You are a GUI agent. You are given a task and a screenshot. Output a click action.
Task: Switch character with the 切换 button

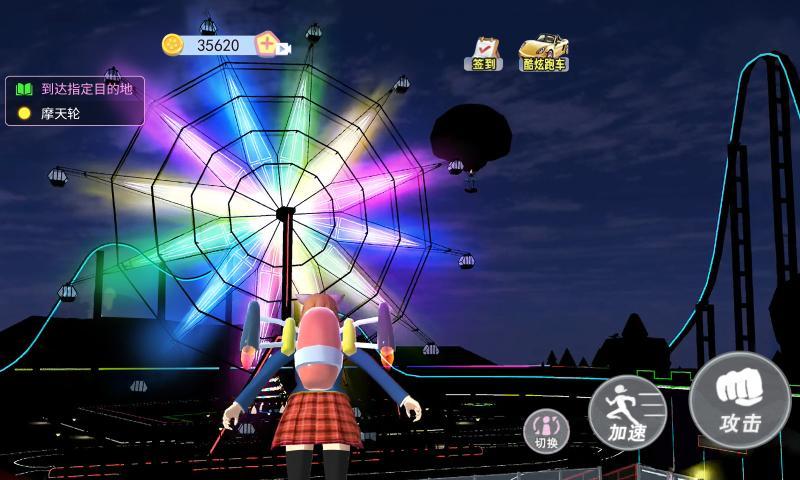(546, 429)
